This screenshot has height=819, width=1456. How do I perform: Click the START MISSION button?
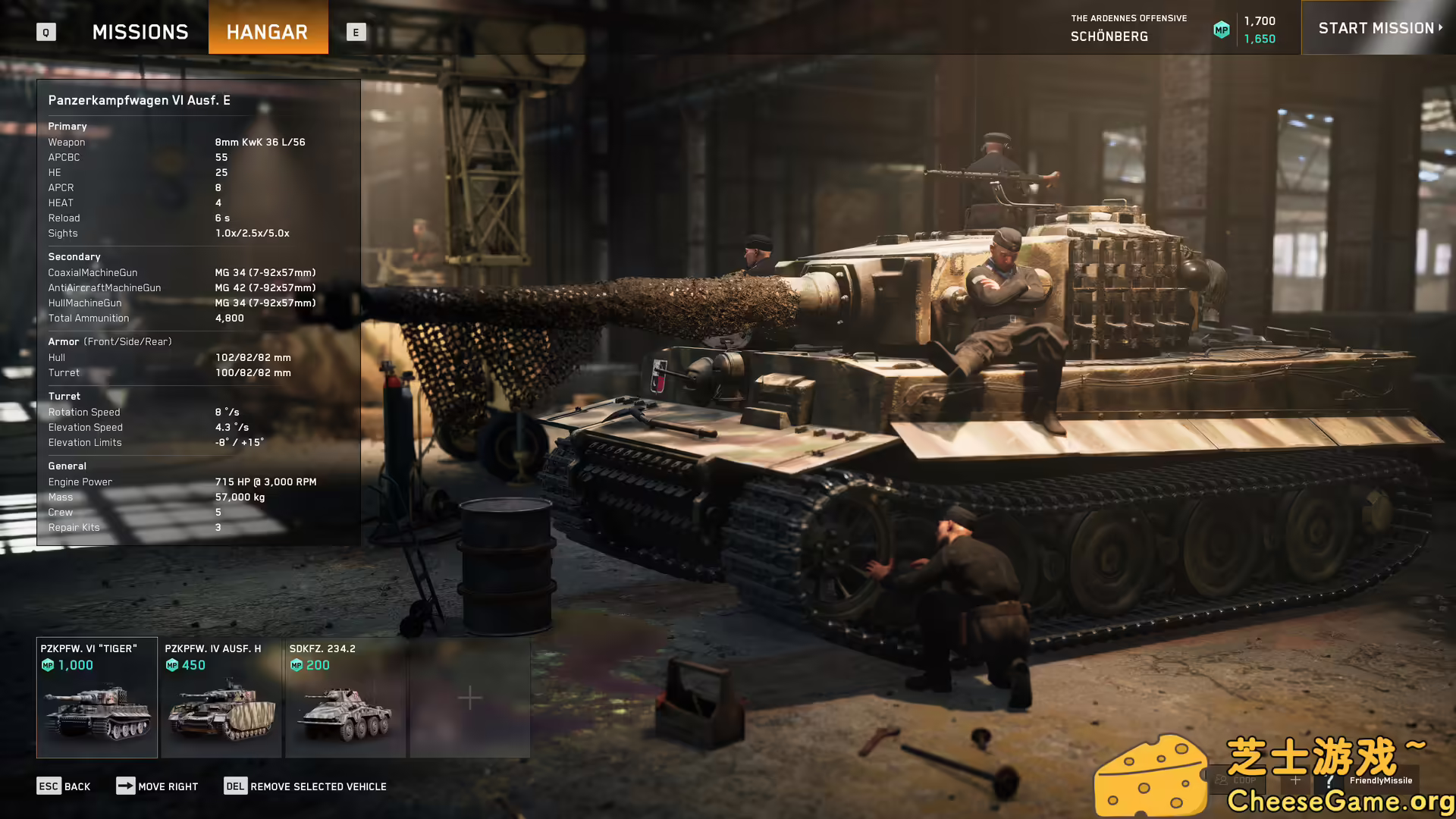tap(1376, 28)
